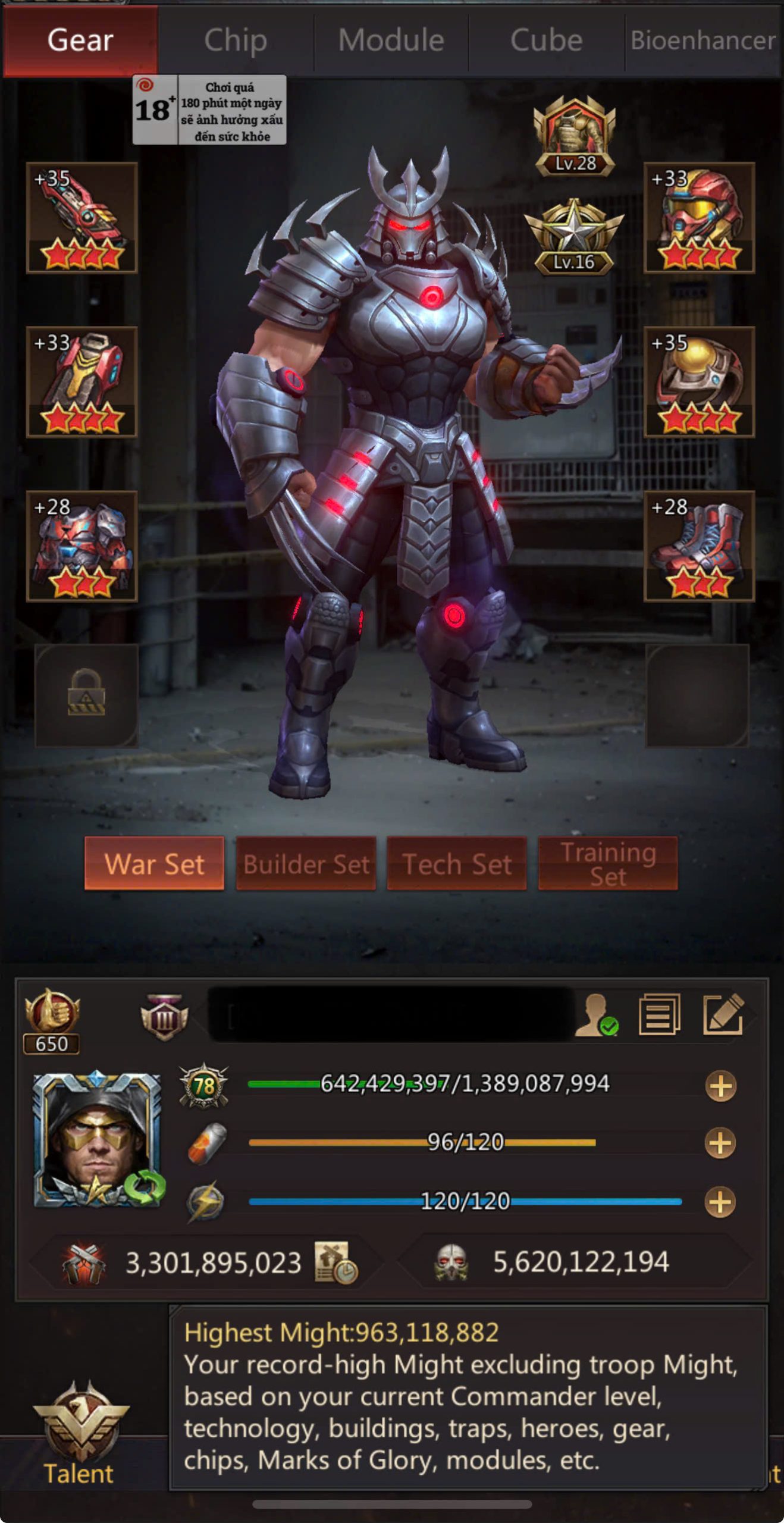Add commander experience with the plus button
Image resolution: width=784 pixels, height=1523 pixels.
[720, 1086]
